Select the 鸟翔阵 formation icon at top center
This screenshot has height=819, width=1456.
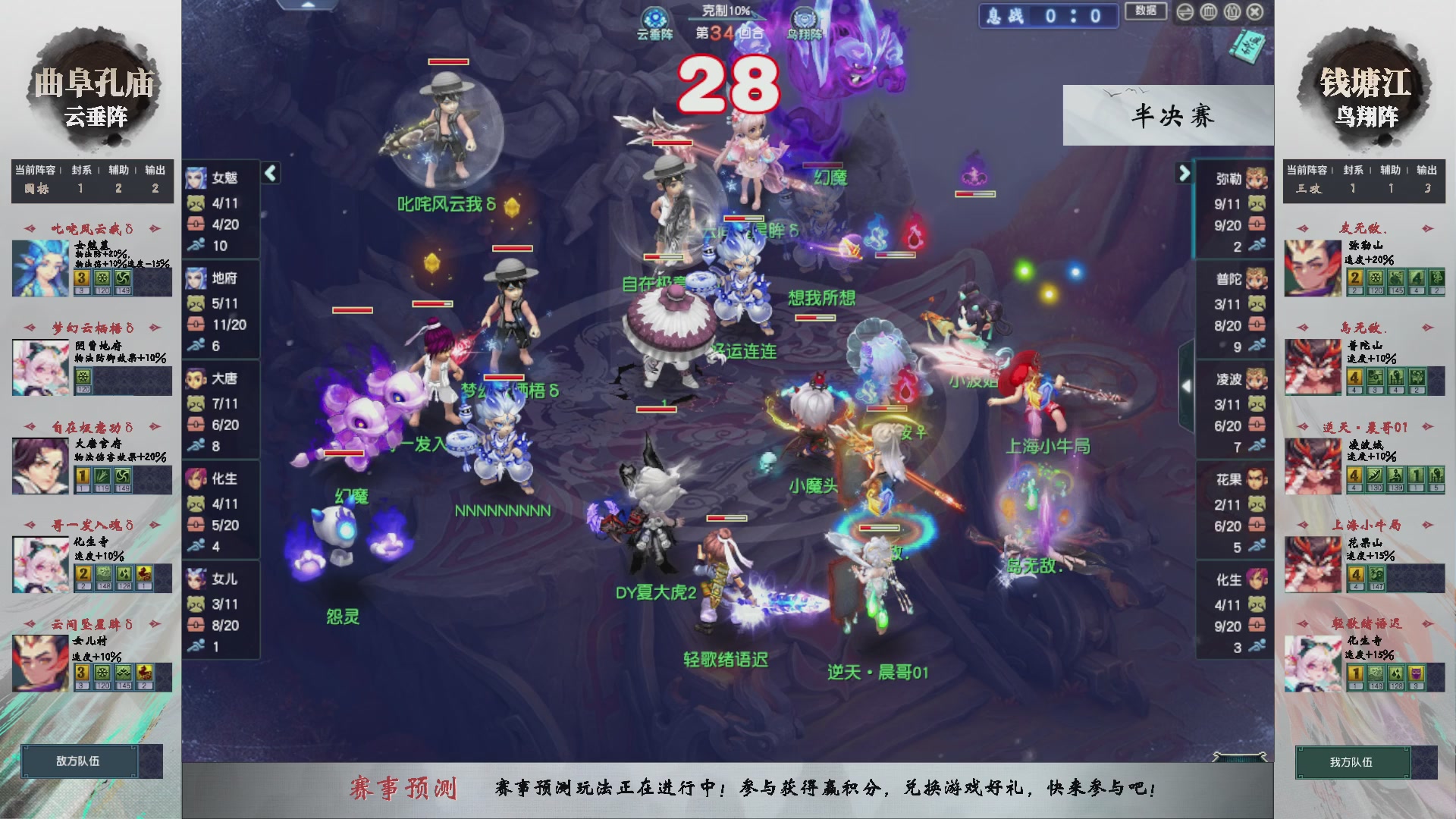coord(805,17)
